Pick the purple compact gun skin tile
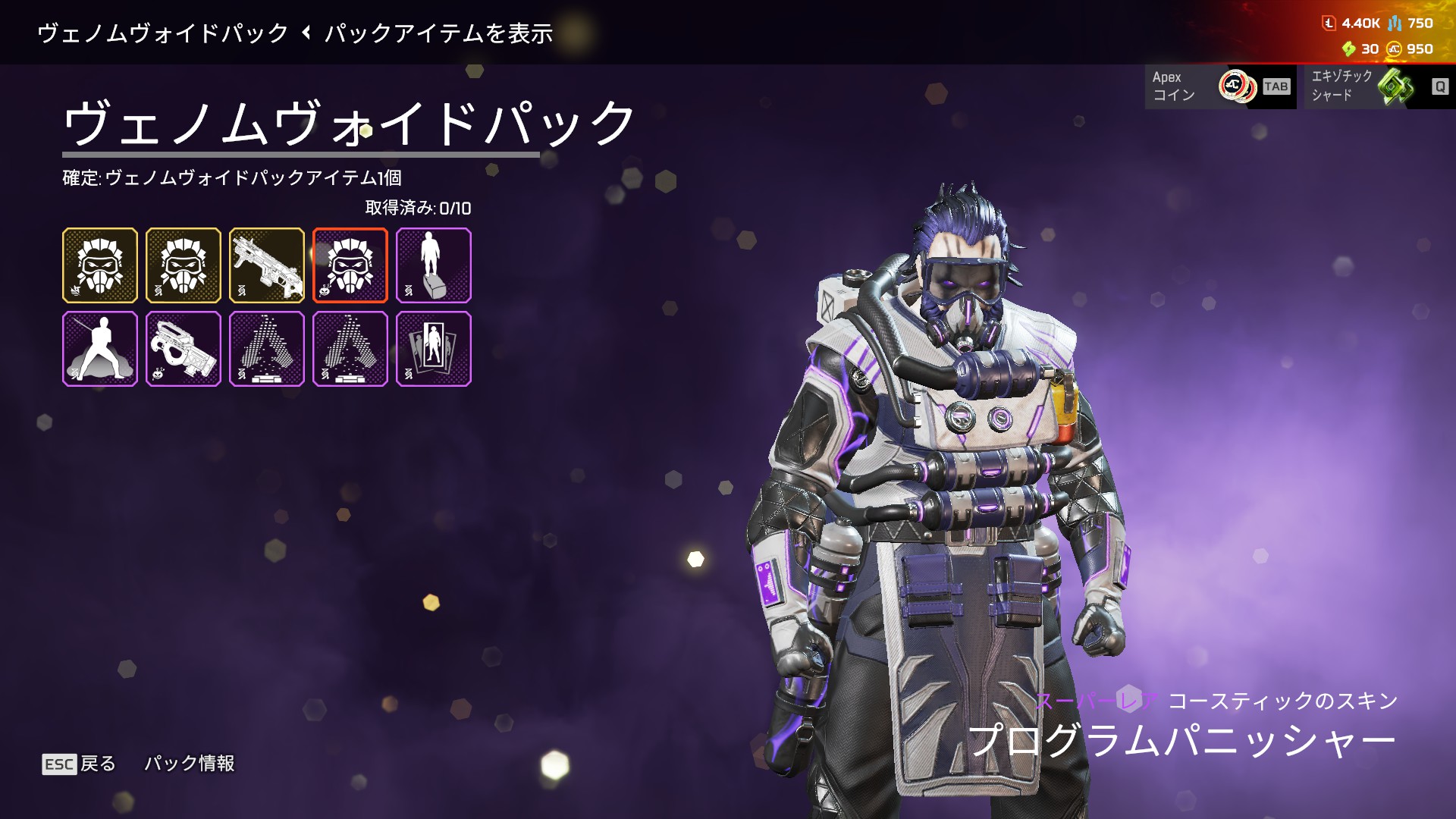 tap(183, 349)
